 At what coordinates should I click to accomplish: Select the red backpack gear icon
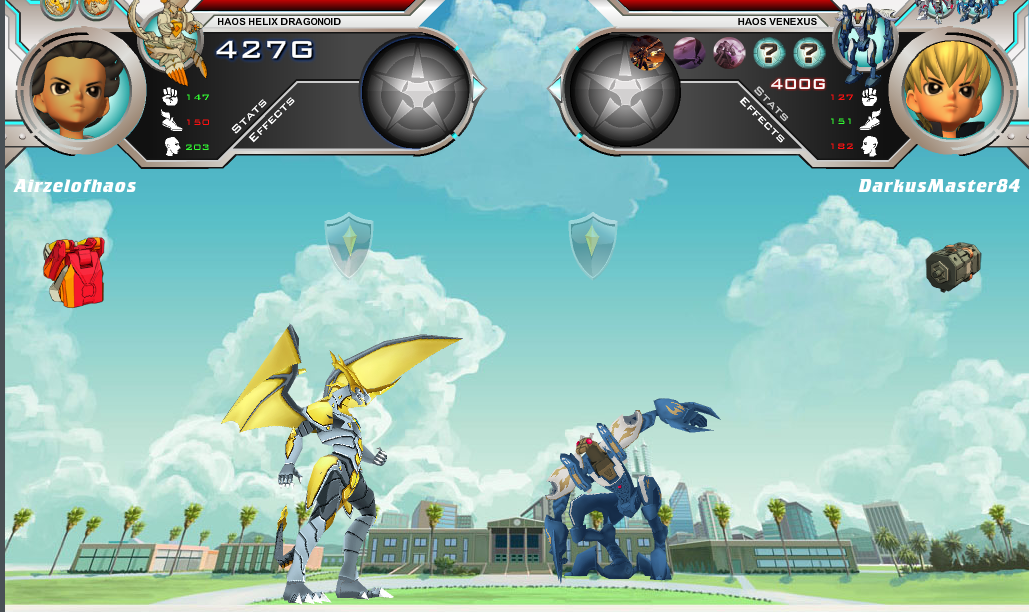74,271
